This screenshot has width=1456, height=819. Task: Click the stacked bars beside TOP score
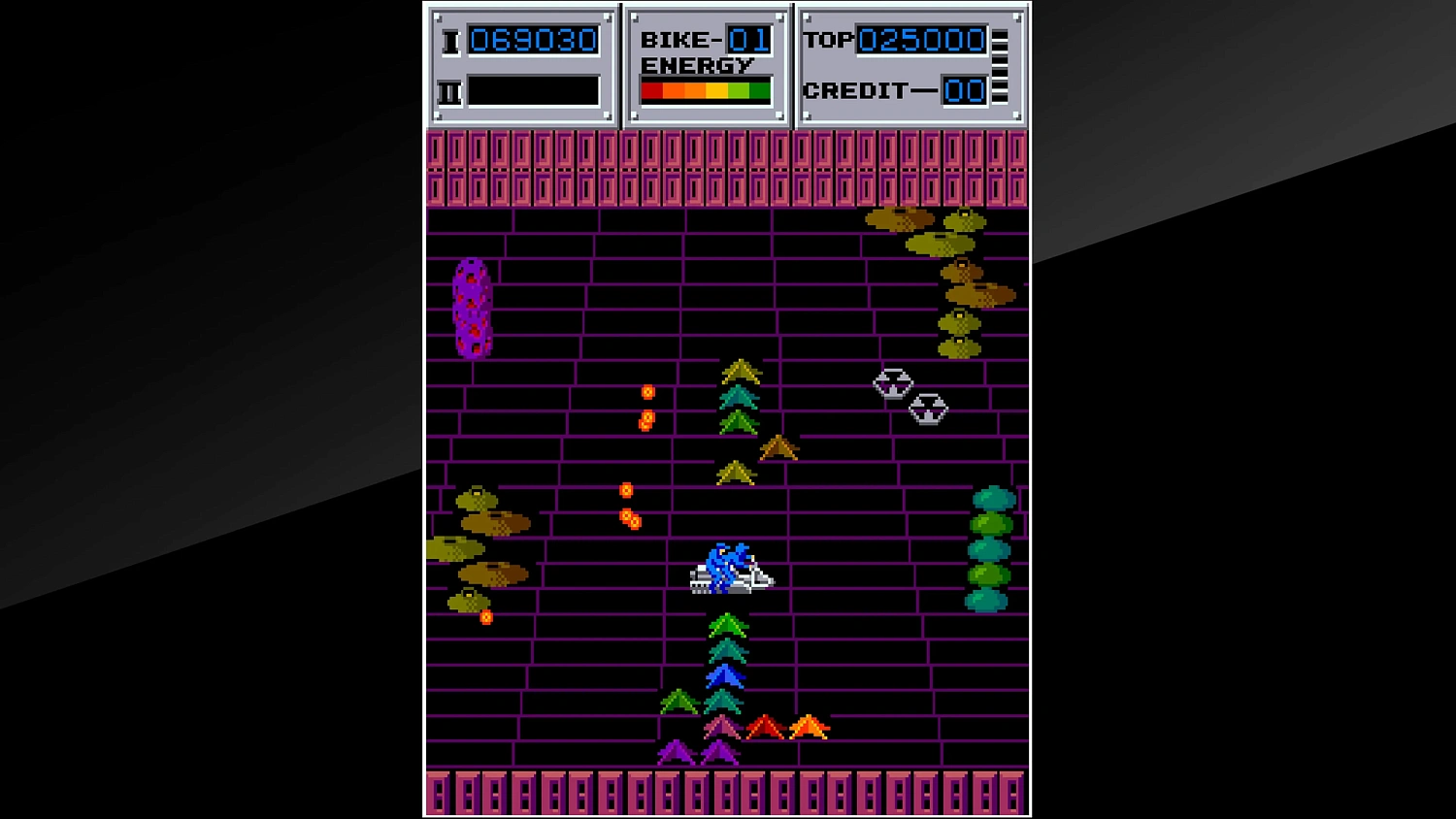click(x=1002, y=63)
